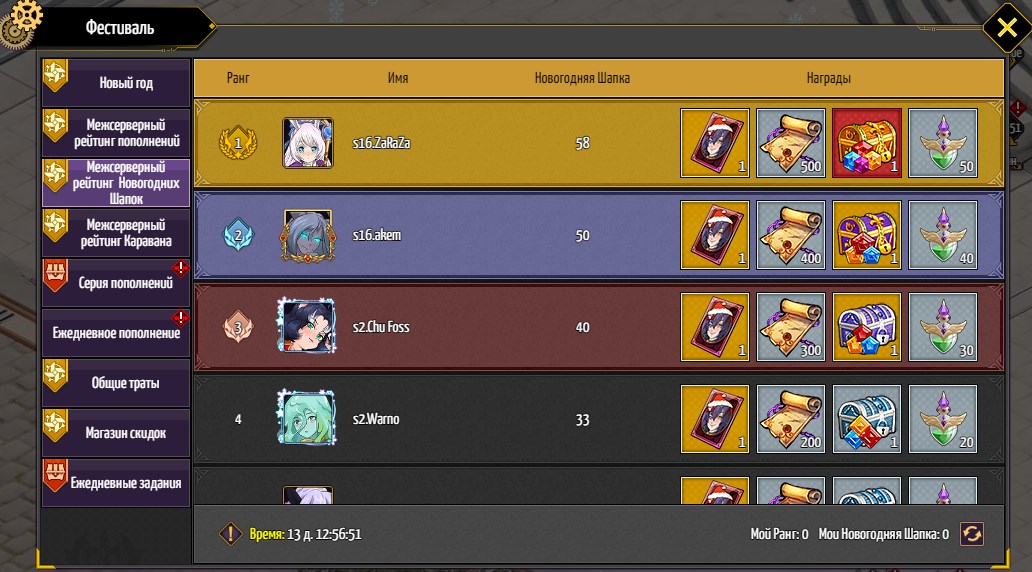
Task: Refresh the ranking with the arrows button
Action: click(x=971, y=534)
